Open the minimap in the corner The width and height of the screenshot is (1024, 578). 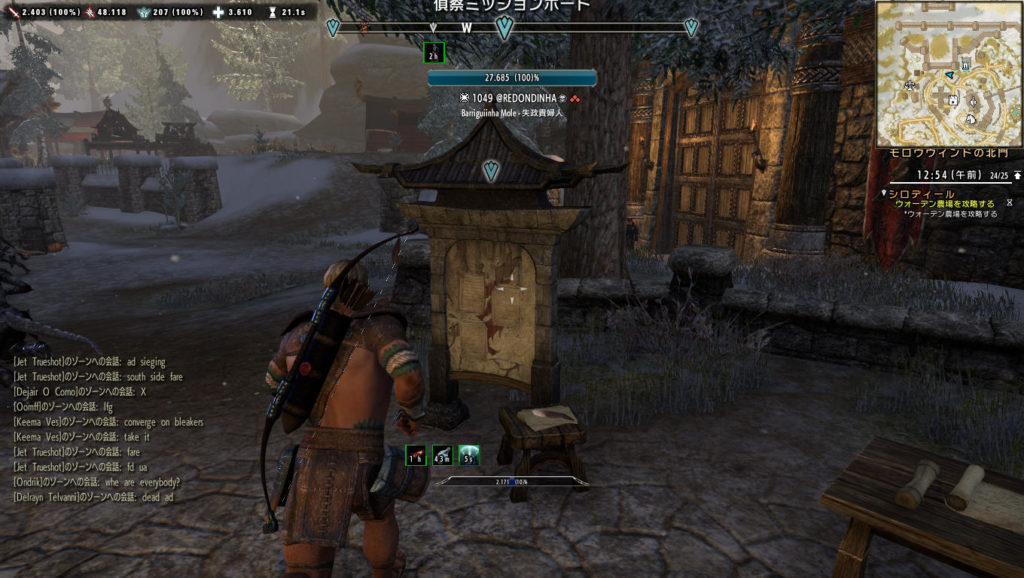tap(949, 74)
